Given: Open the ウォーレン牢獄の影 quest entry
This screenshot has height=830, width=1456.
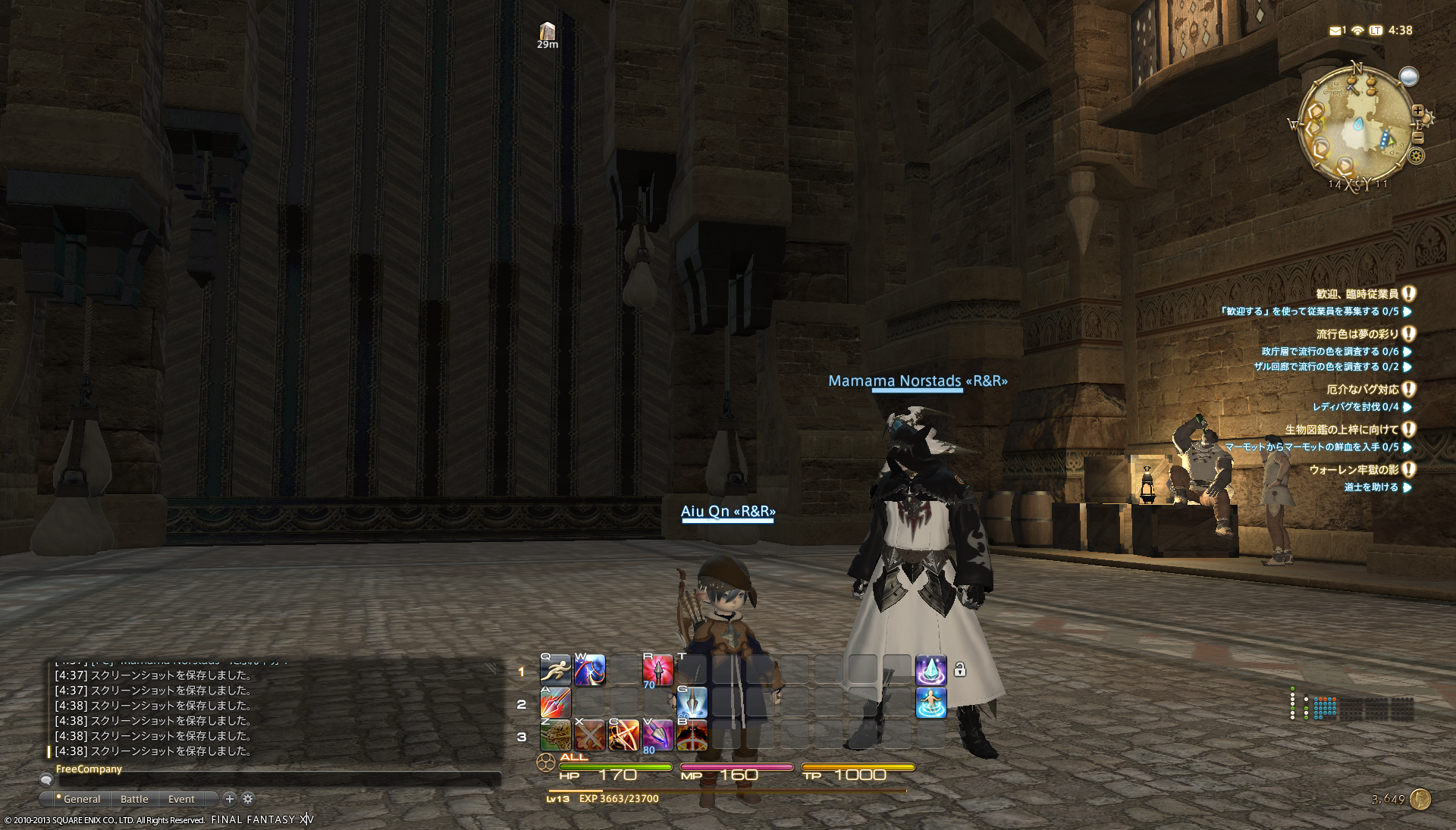Looking at the screenshot, I should (x=1354, y=470).
